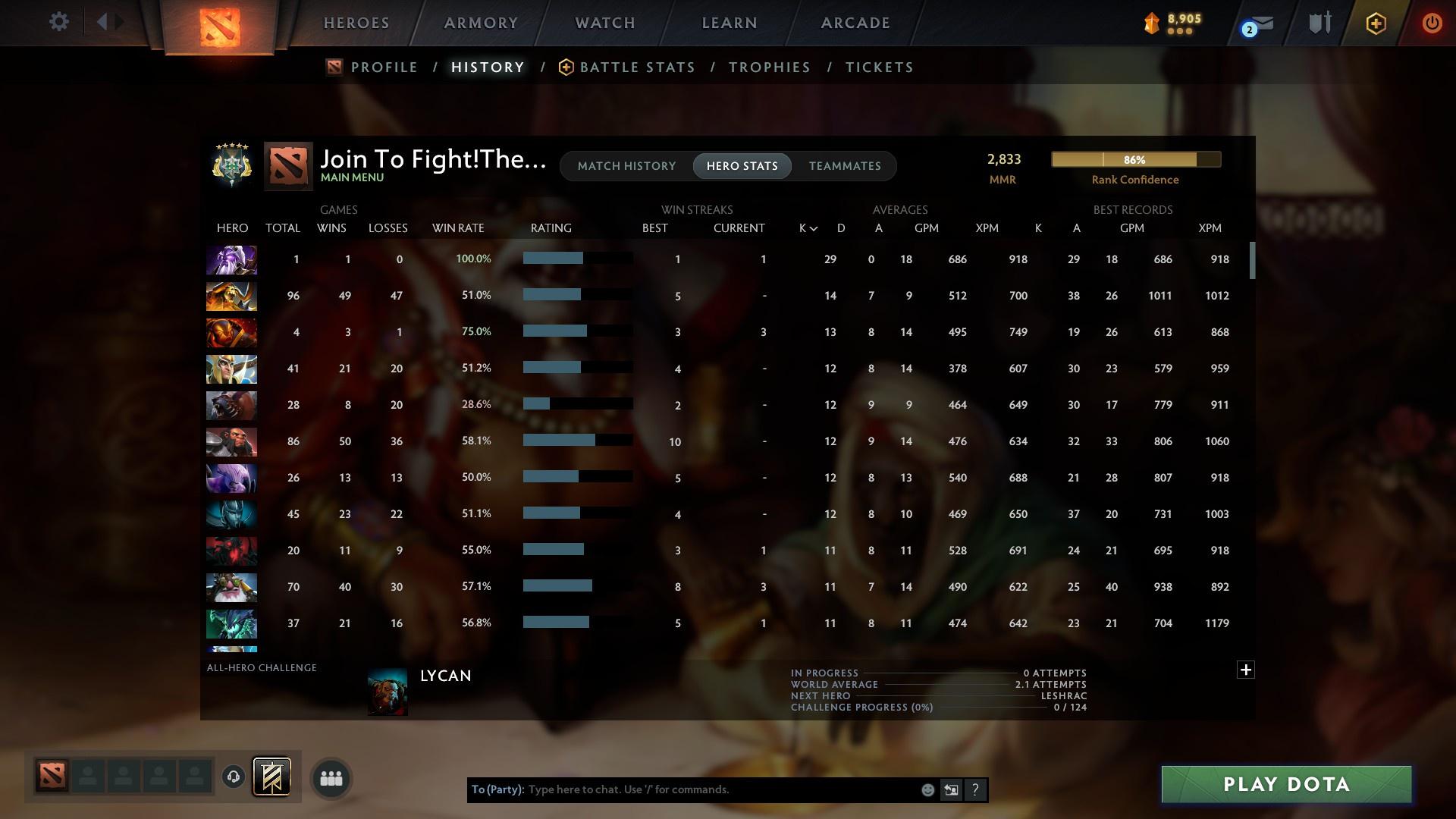
Task: Click the Rank Confidence progress bar at 86%
Action: [x=1135, y=159]
